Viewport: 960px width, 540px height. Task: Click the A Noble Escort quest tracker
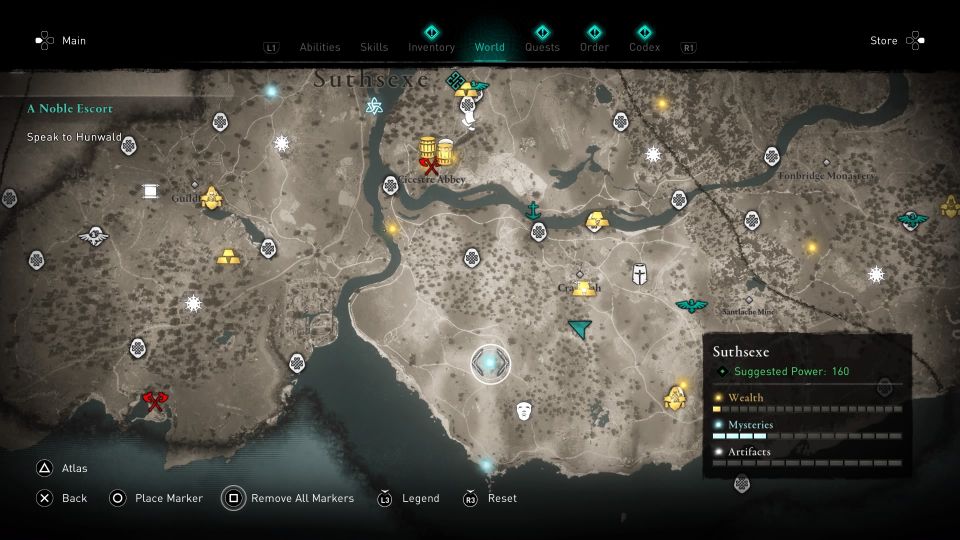coord(70,108)
